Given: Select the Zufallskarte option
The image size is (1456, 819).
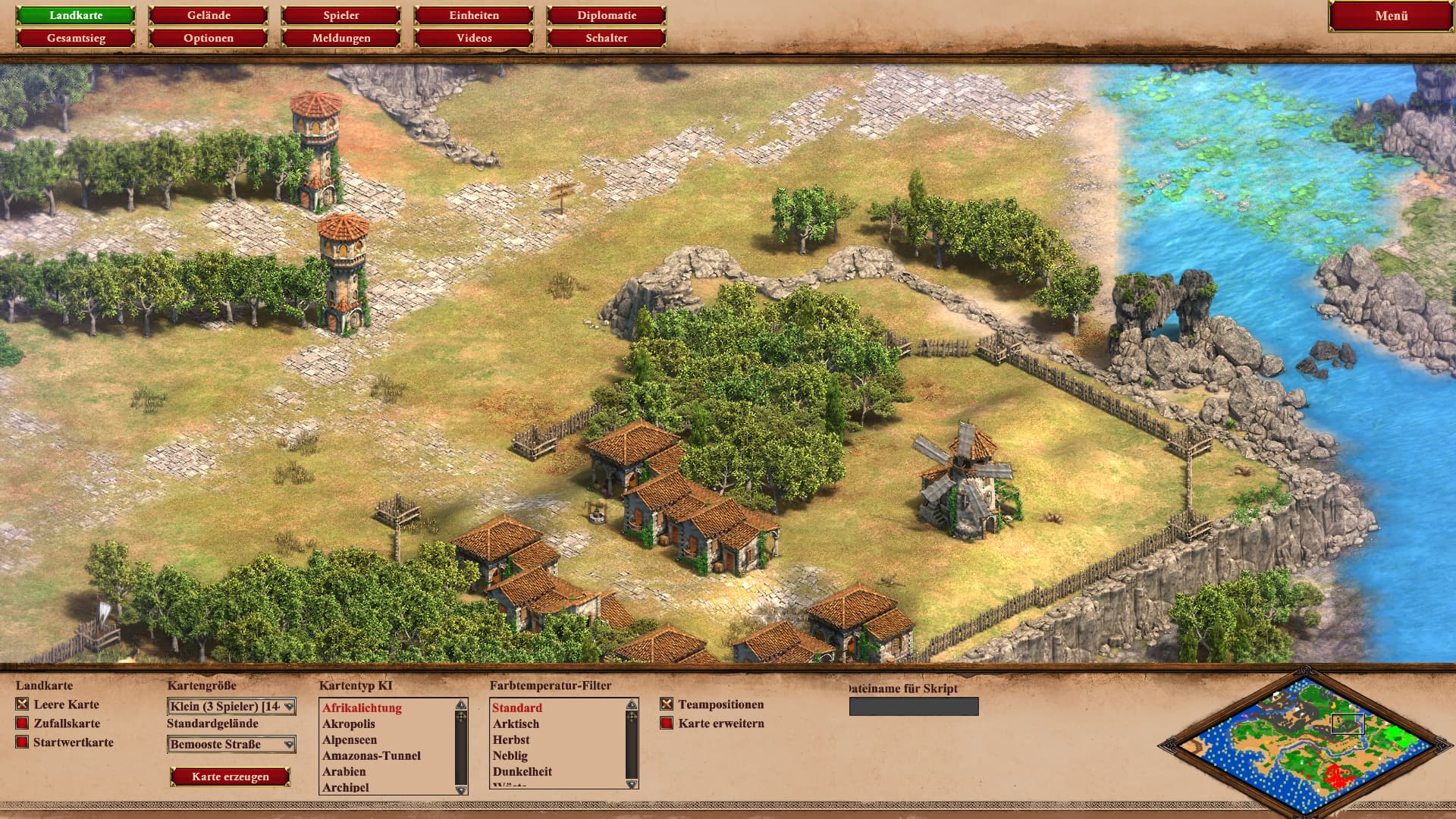Looking at the screenshot, I should [22, 723].
